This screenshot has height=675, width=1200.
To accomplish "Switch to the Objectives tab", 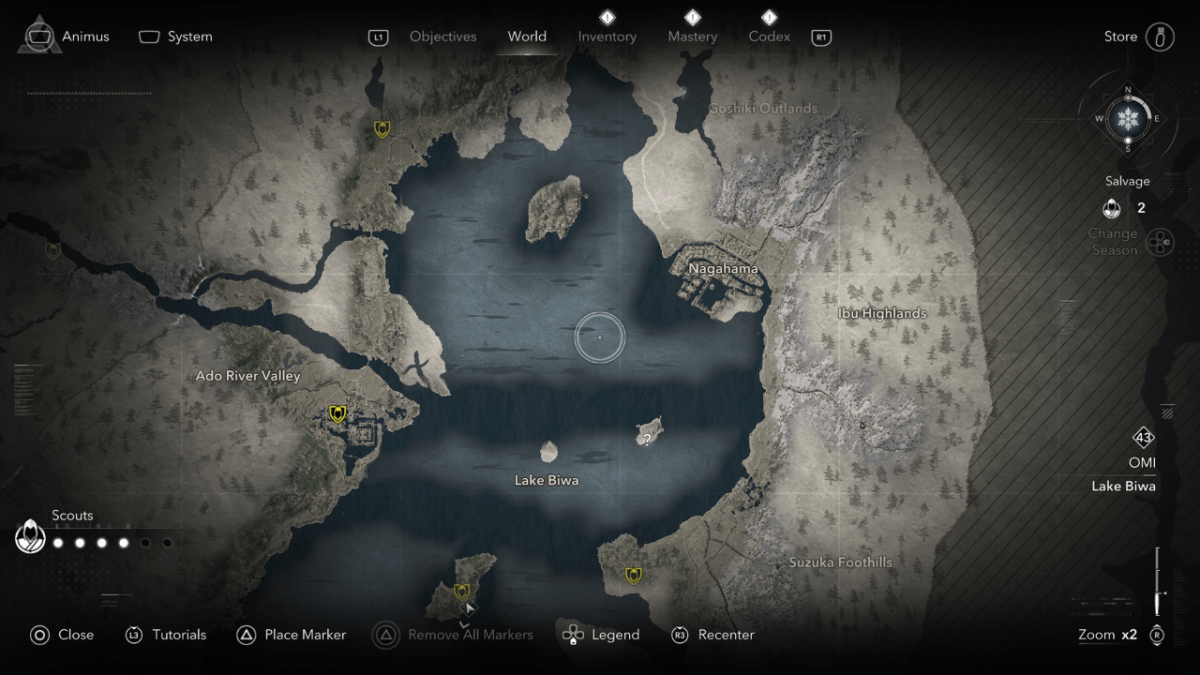I will pyautogui.click(x=443, y=37).
